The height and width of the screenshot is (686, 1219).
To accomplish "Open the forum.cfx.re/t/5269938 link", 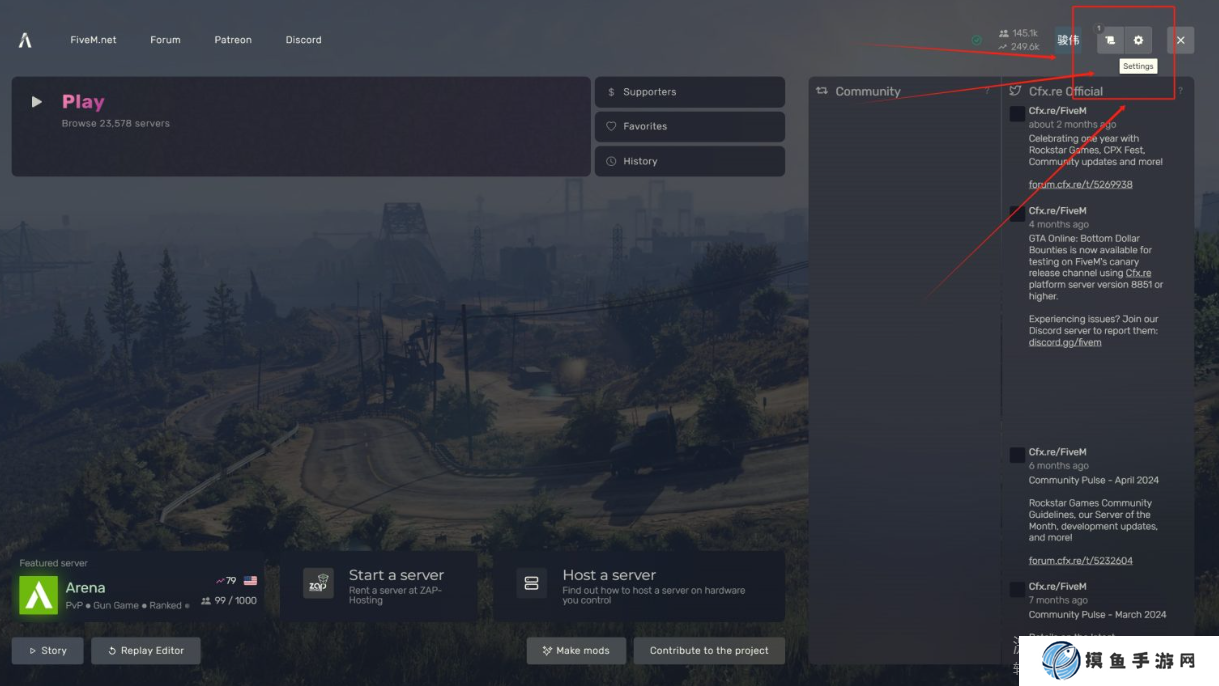I will coord(1080,185).
